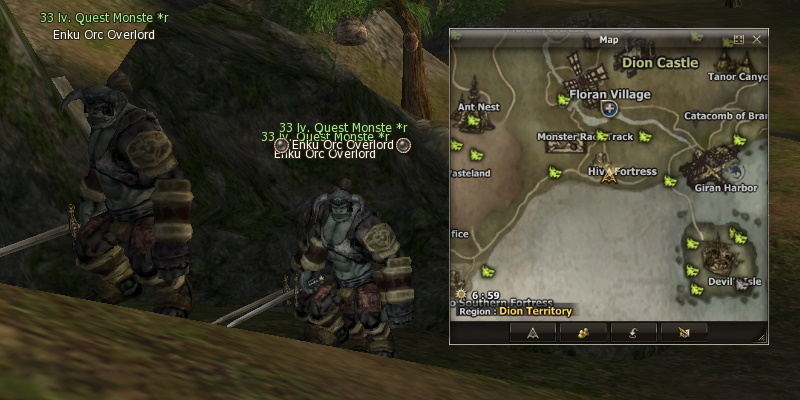Image resolution: width=800 pixels, height=400 pixels.
Task: Click the rightmost flag button below the map
Action: click(686, 333)
